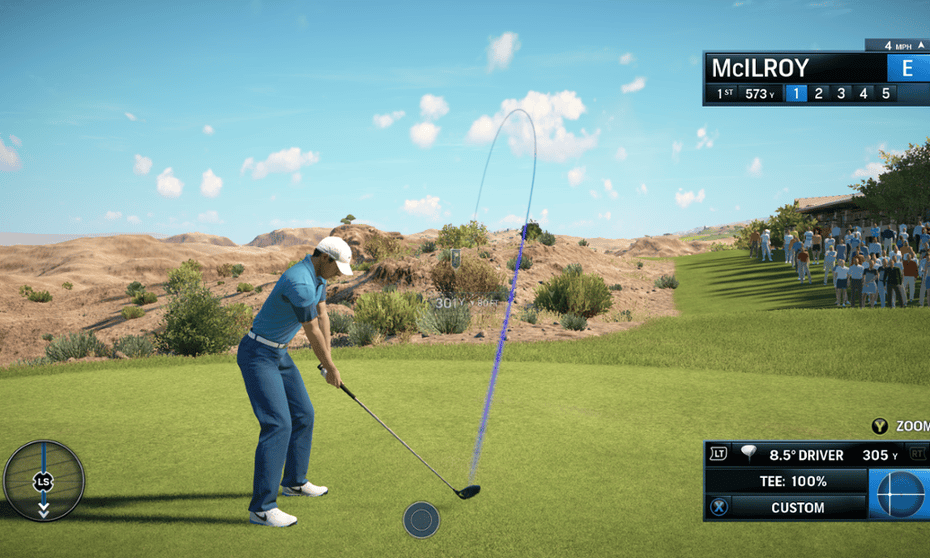Select hole 5 in the scorecard strip
The image size is (930, 558).
click(885, 94)
